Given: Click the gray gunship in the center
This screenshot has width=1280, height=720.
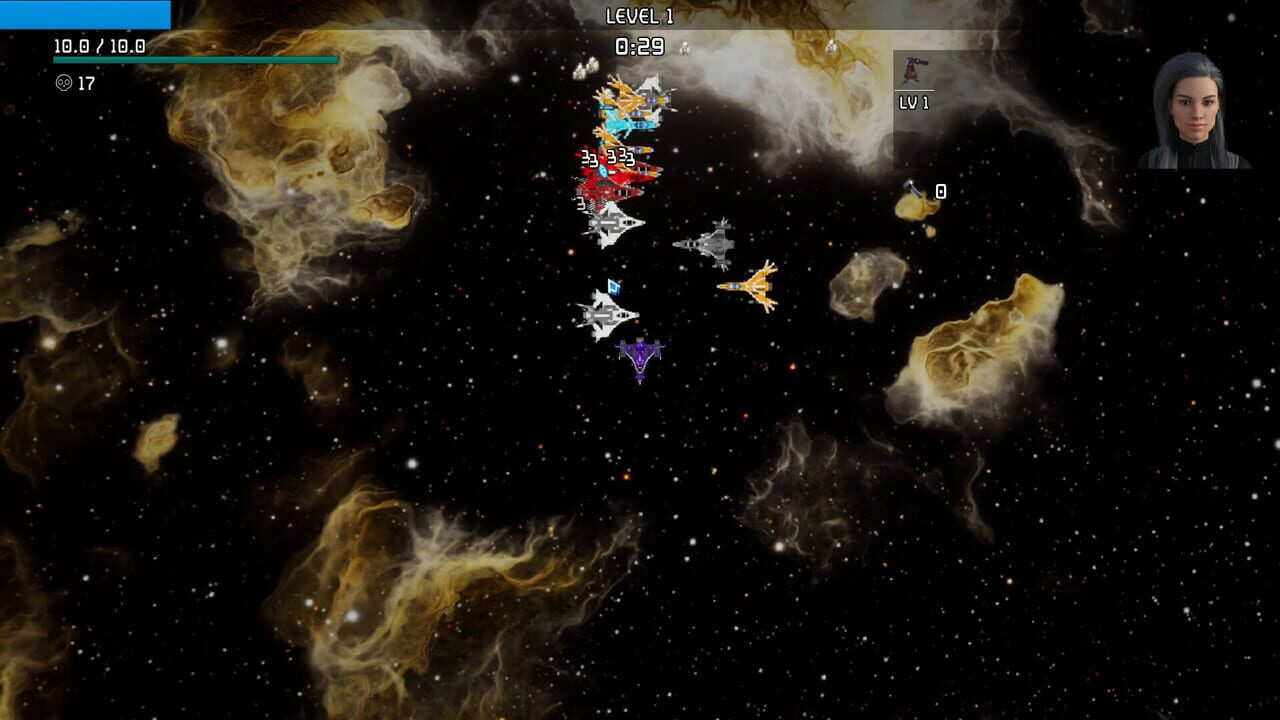Looking at the screenshot, I should 712,248.
